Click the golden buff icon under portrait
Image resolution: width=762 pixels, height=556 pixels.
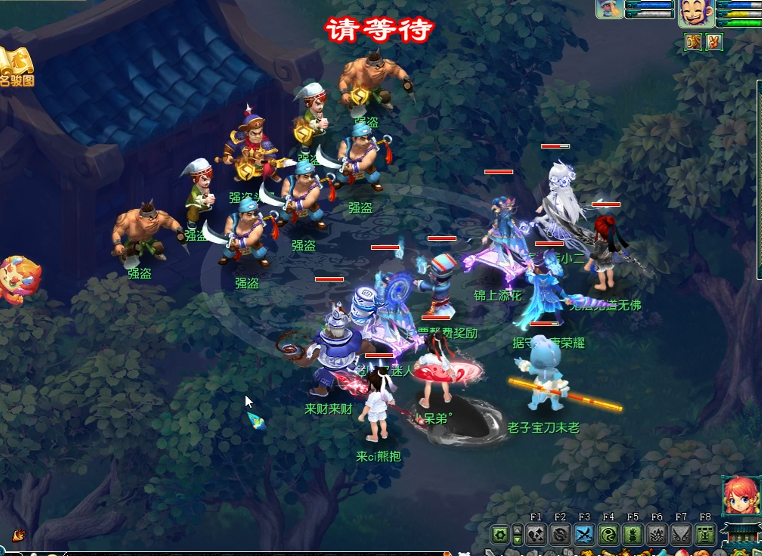[693, 42]
